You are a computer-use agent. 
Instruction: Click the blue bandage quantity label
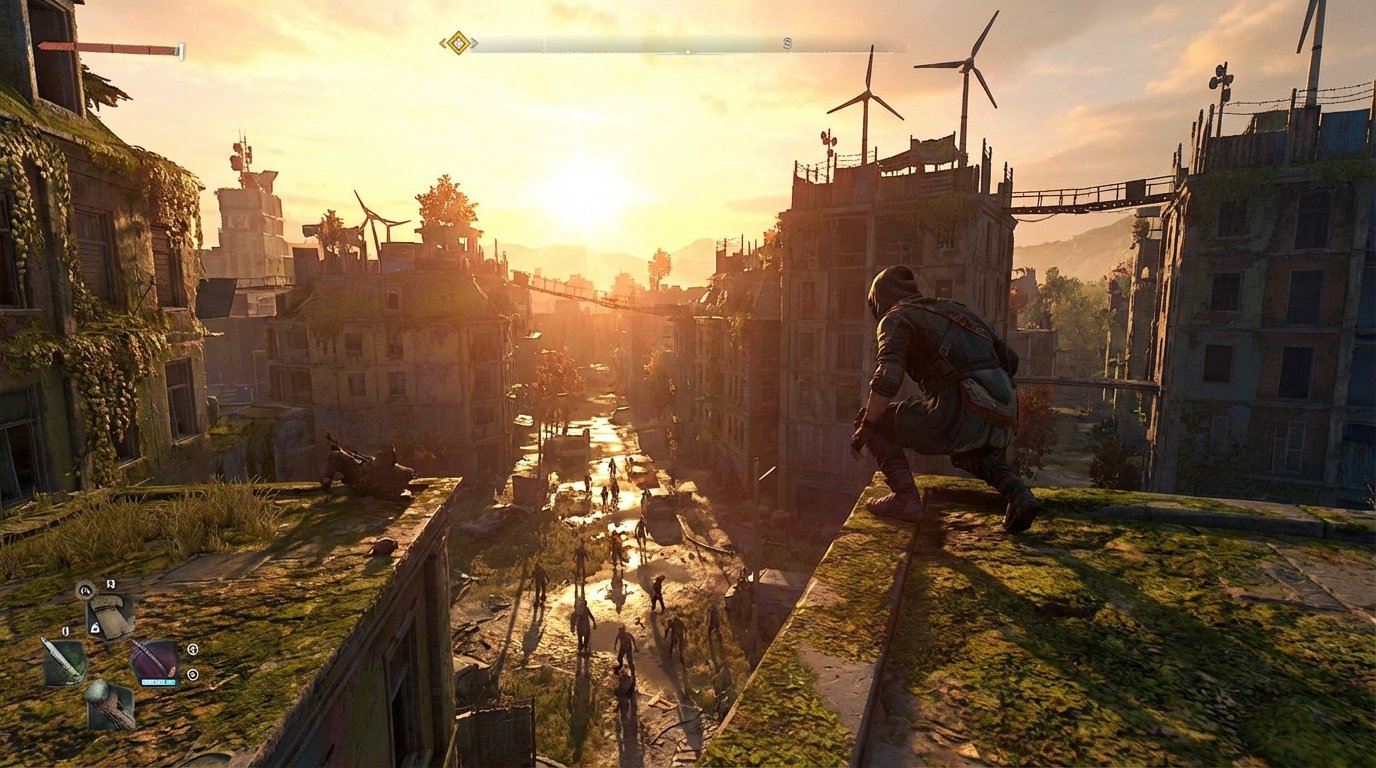[x=160, y=682]
